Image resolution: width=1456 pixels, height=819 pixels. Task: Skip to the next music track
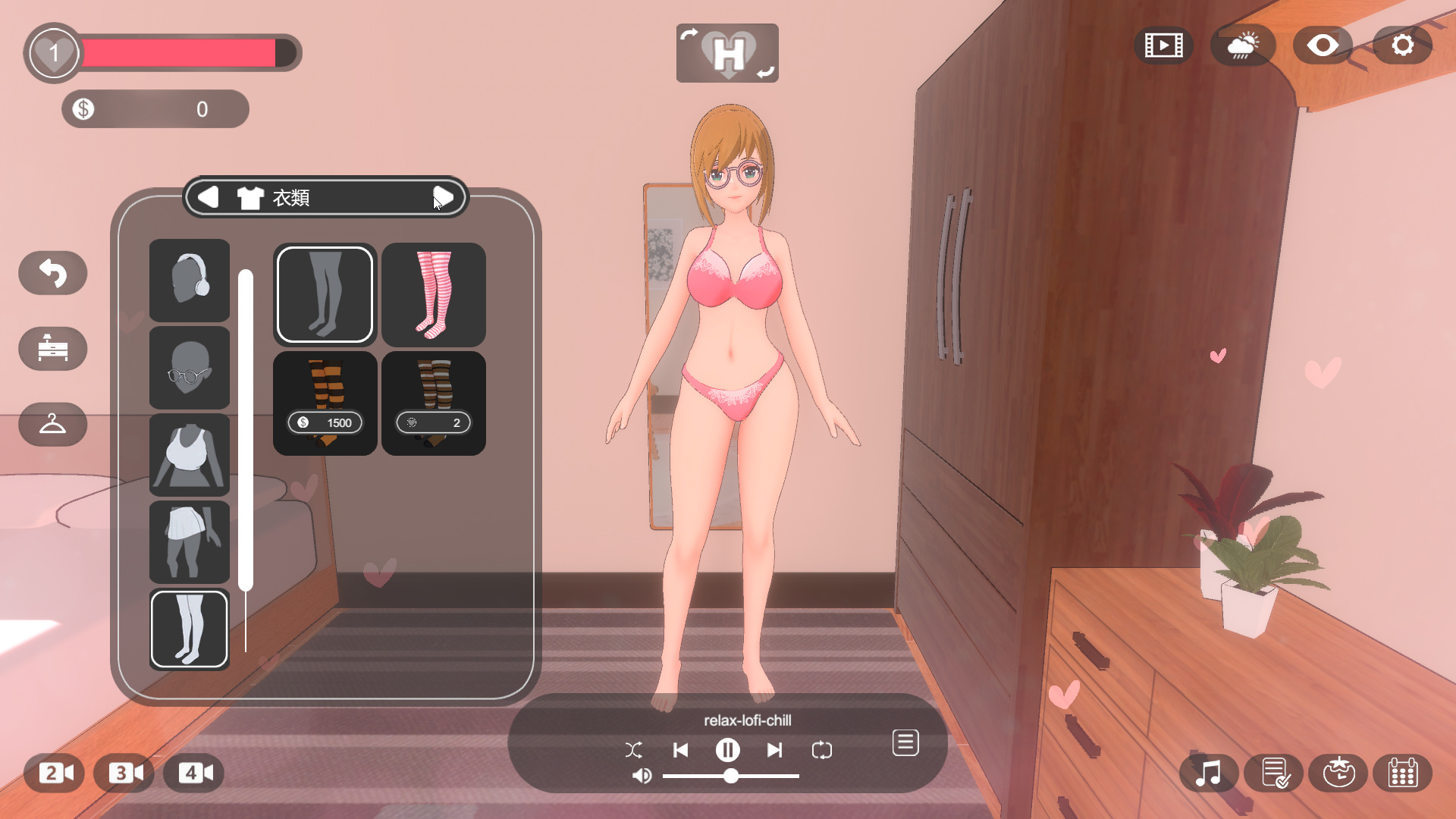(774, 750)
